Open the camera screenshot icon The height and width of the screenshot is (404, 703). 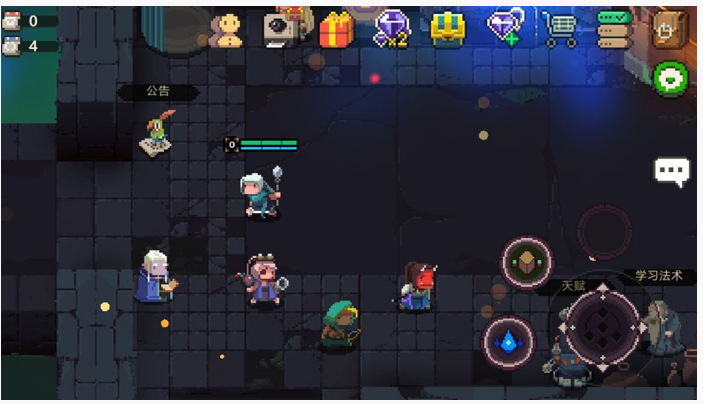click(284, 28)
